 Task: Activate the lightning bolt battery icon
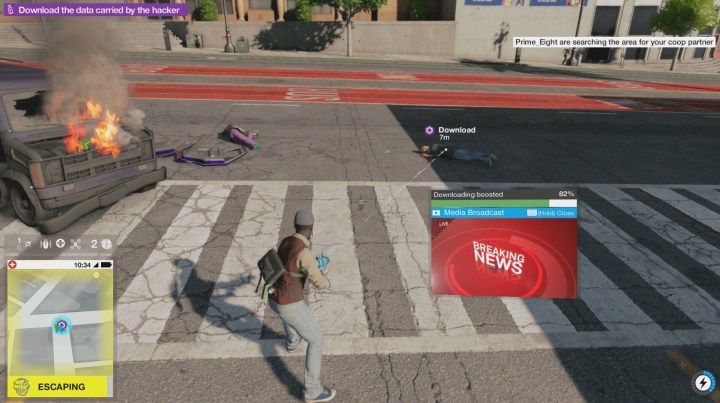pyautogui.click(x=702, y=383)
